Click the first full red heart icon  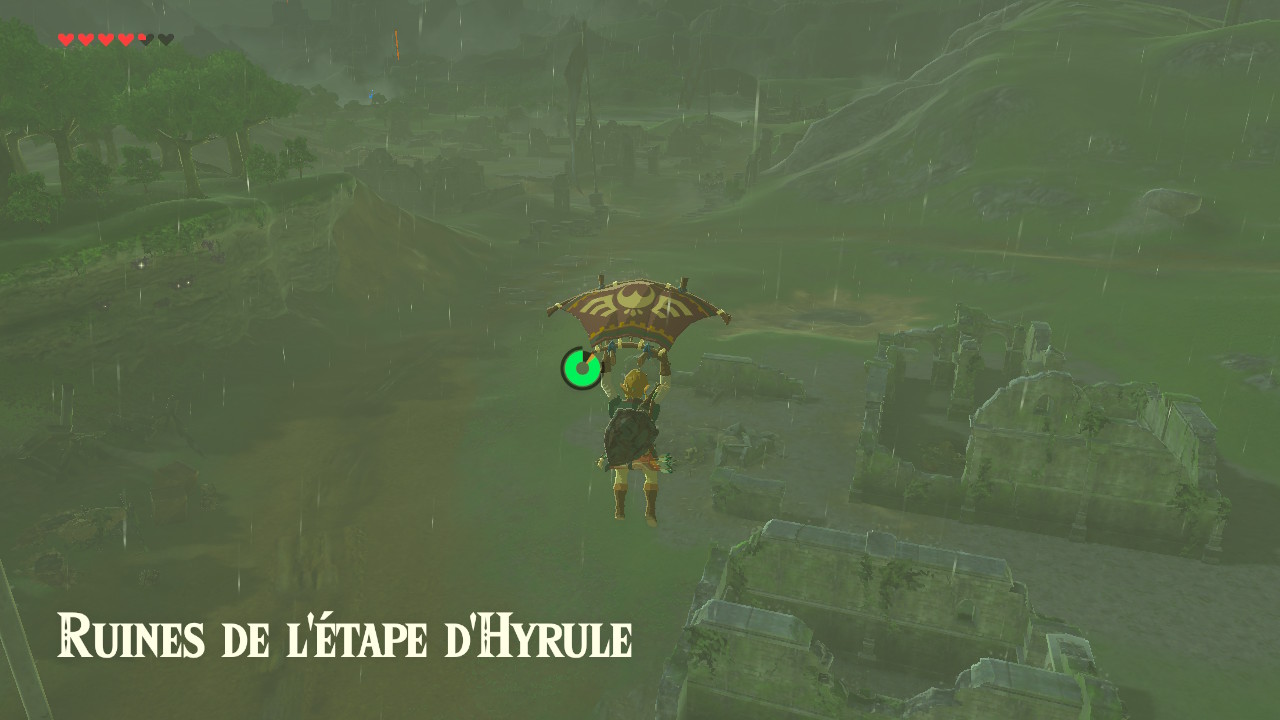(65, 39)
